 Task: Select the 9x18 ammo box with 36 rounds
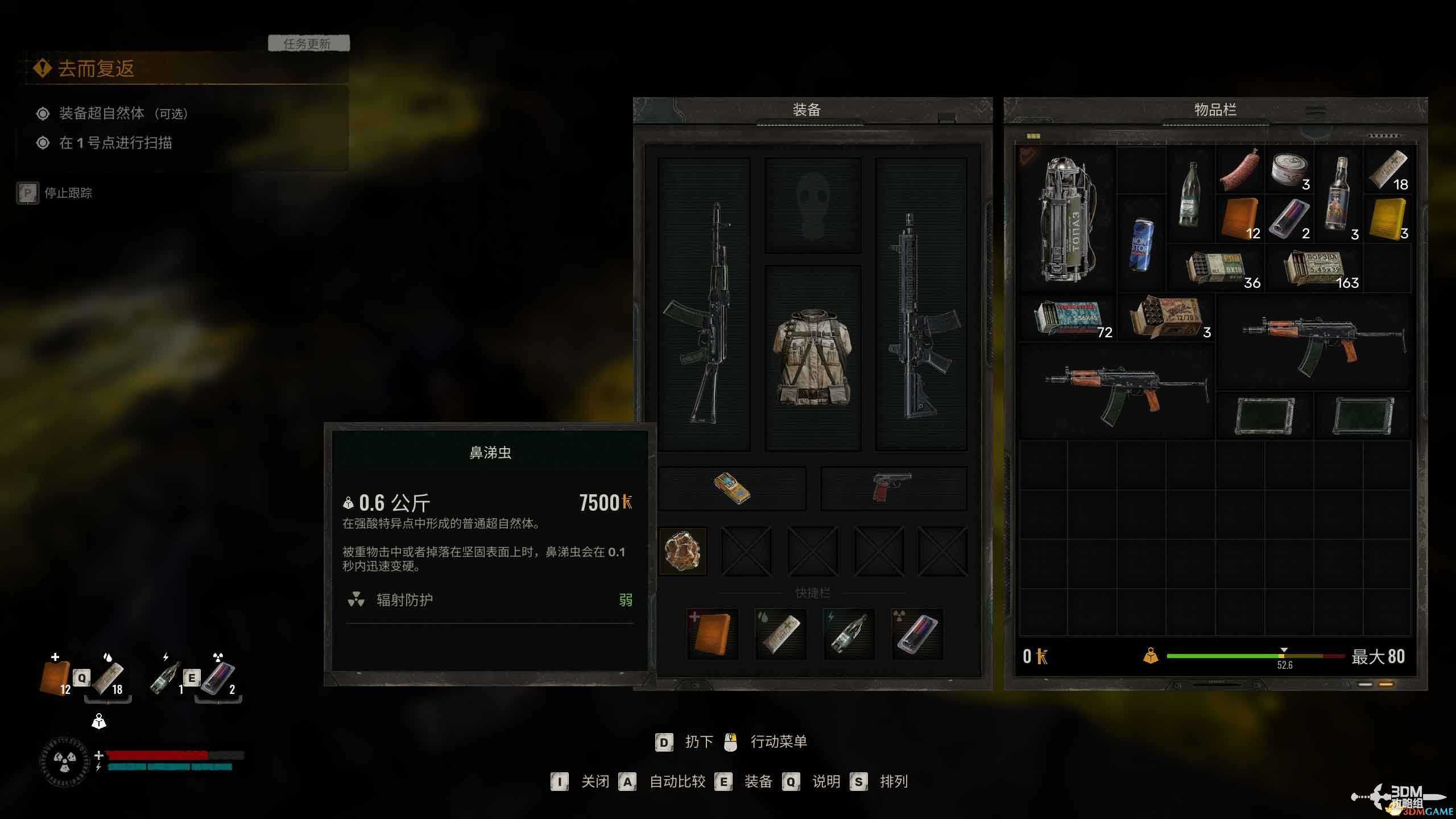click(1216, 268)
